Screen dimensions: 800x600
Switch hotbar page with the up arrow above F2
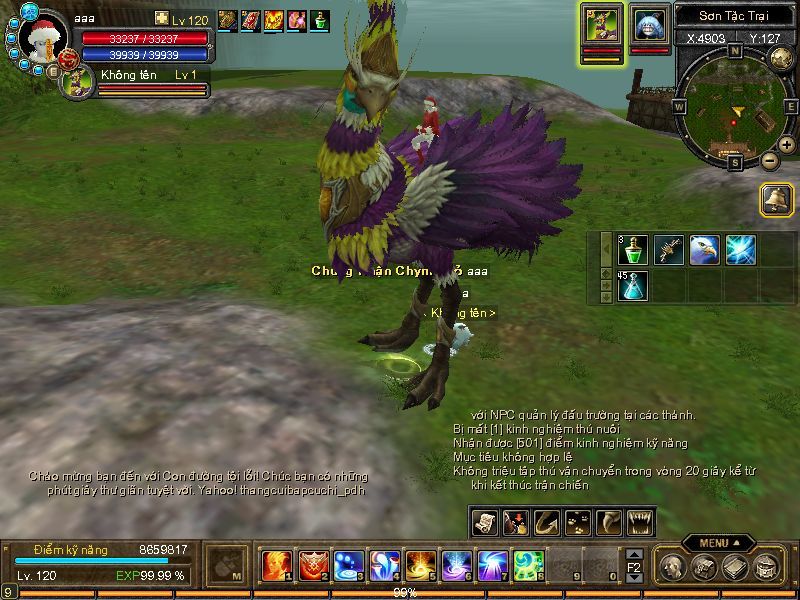click(x=633, y=553)
